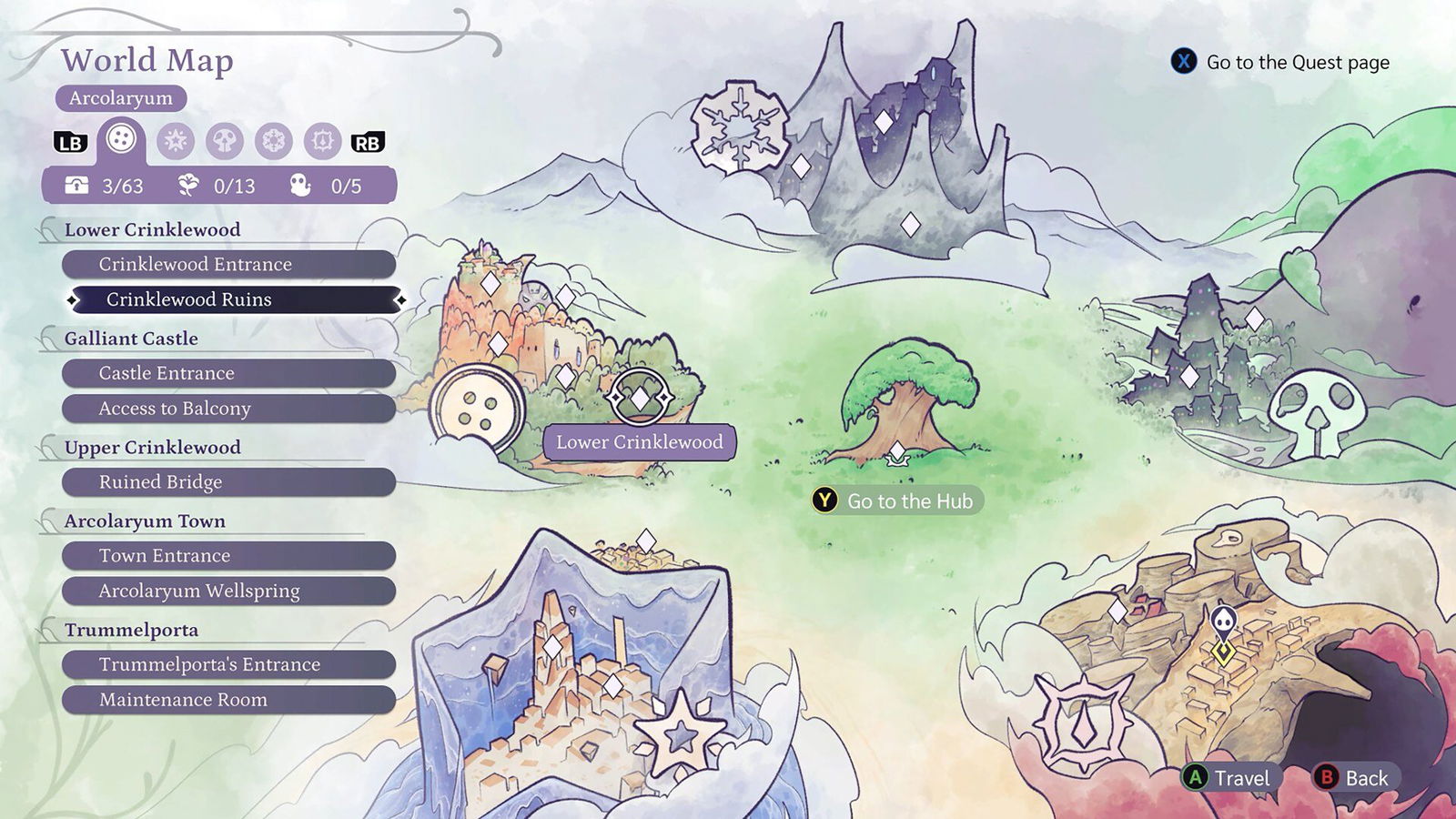Select Arcolaryum Wellspring from the list
Image resolution: width=1456 pixels, height=819 pixels.
228,591
